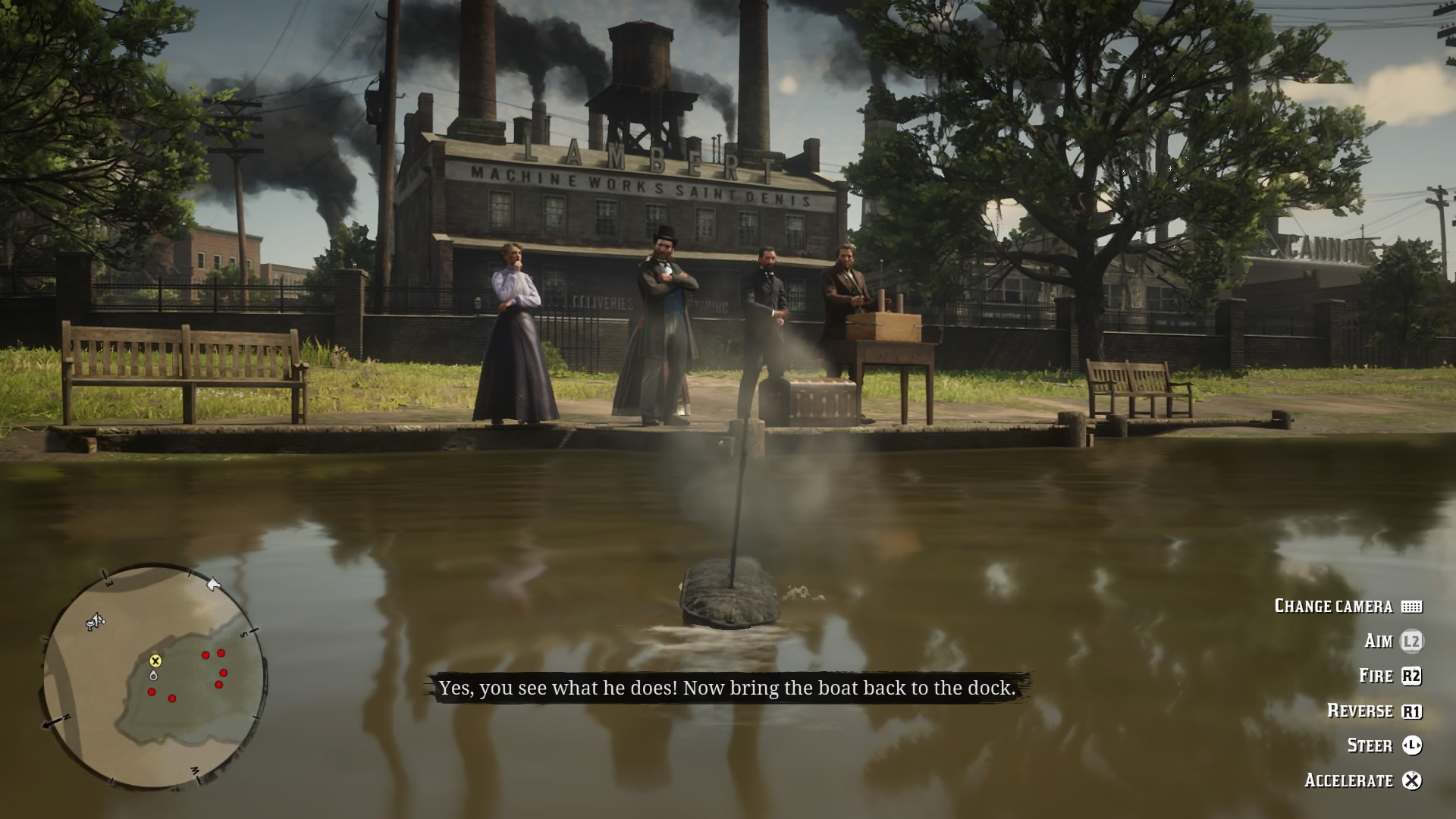Select the white stranger icon on minimap
Viewport: 1456px width, 819px height.
pos(95,623)
